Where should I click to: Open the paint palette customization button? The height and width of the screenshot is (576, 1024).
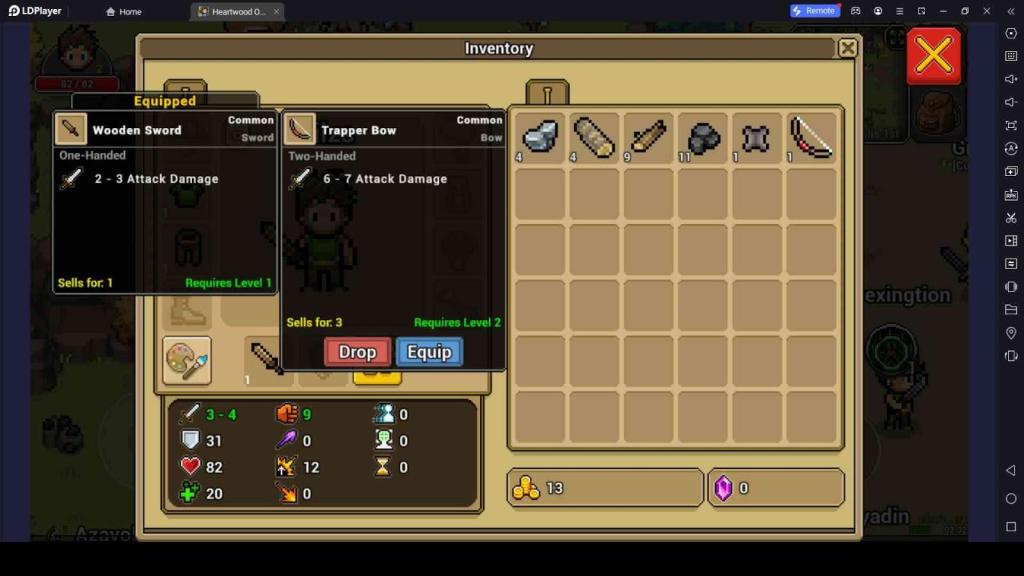click(187, 360)
